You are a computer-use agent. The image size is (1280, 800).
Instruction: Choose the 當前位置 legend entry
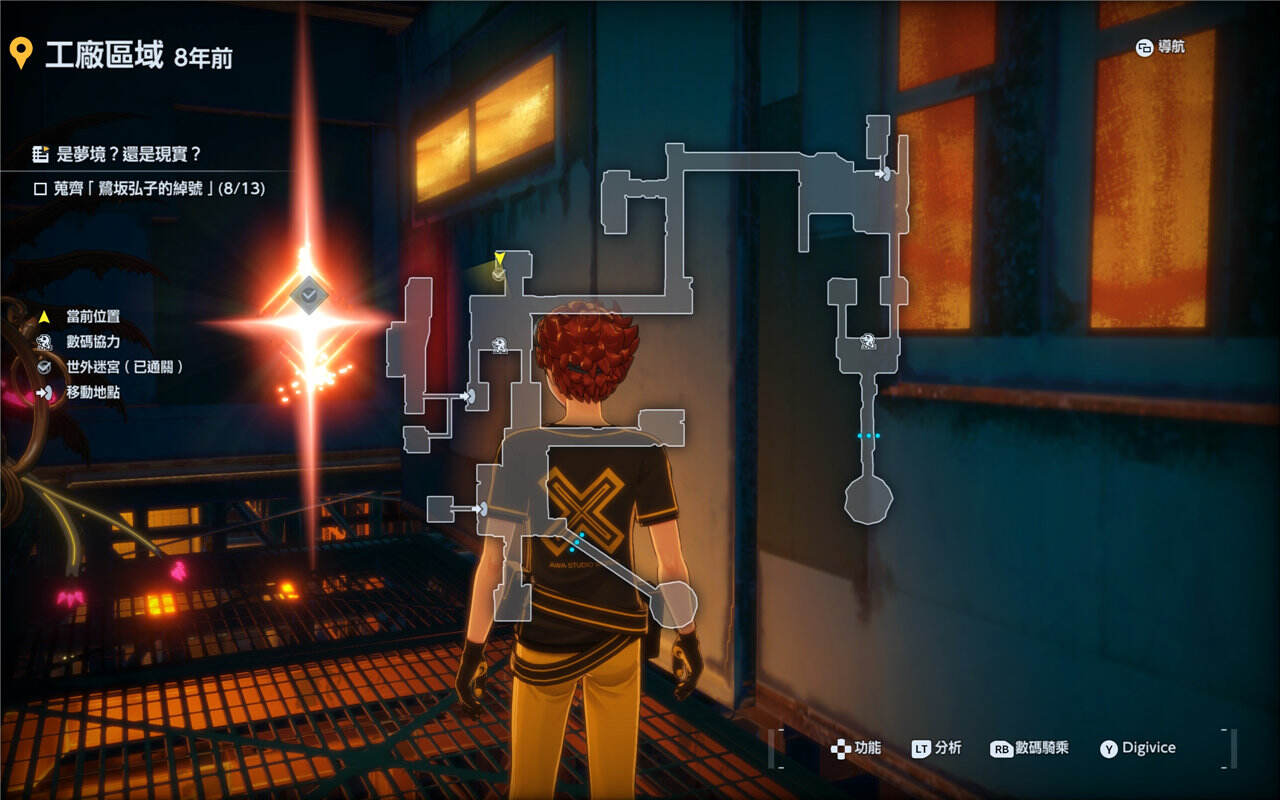[x=93, y=316]
